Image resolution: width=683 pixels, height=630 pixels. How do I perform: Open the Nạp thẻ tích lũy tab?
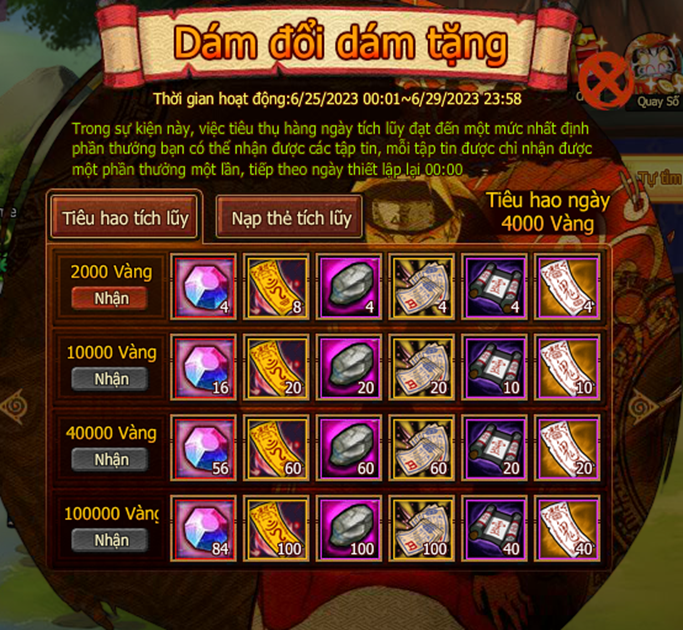[291, 218]
